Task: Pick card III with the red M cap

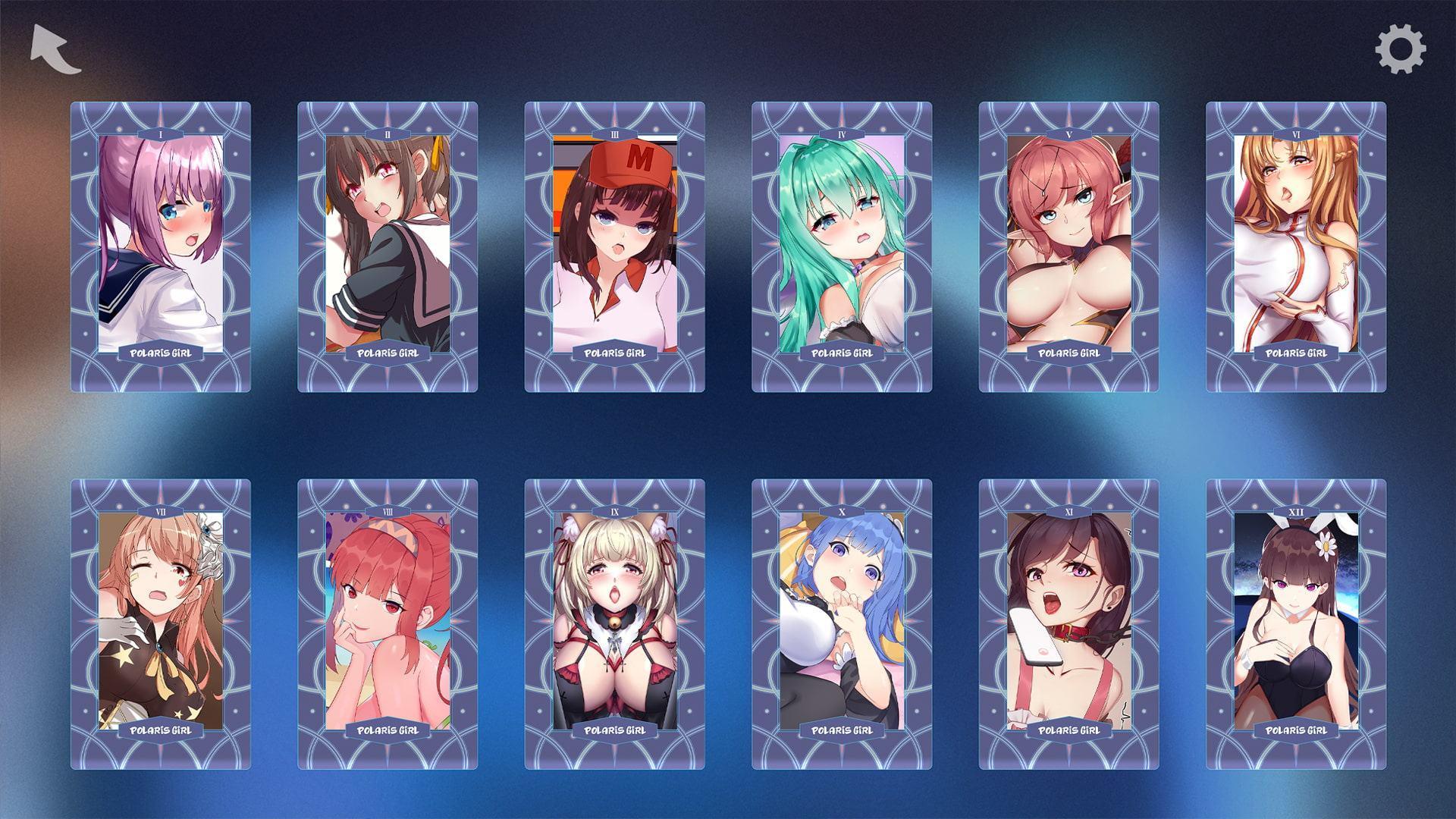Action: [x=614, y=246]
